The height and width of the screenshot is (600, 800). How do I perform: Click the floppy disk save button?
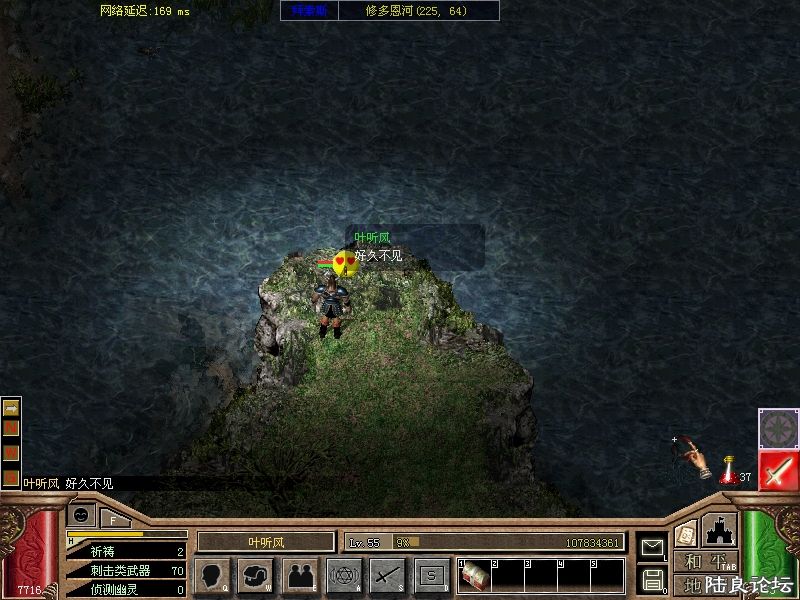tap(652, 578)
